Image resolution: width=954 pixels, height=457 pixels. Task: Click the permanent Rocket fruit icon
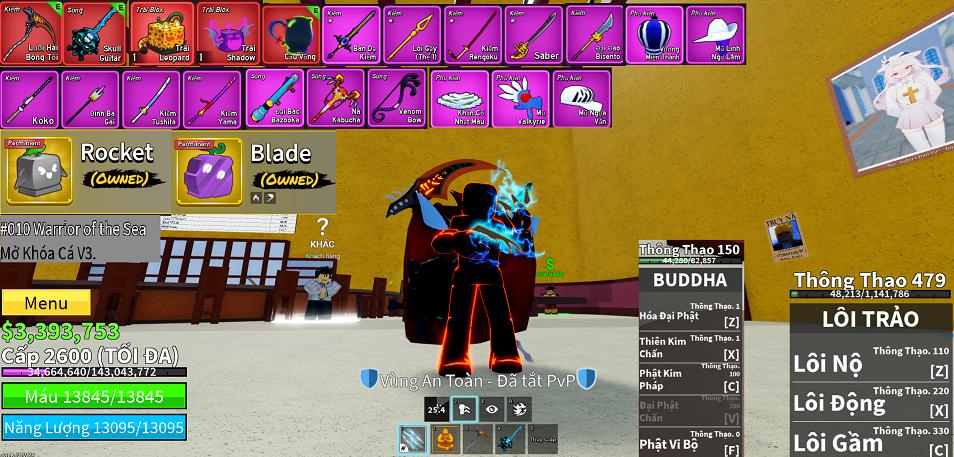point(40,171)
